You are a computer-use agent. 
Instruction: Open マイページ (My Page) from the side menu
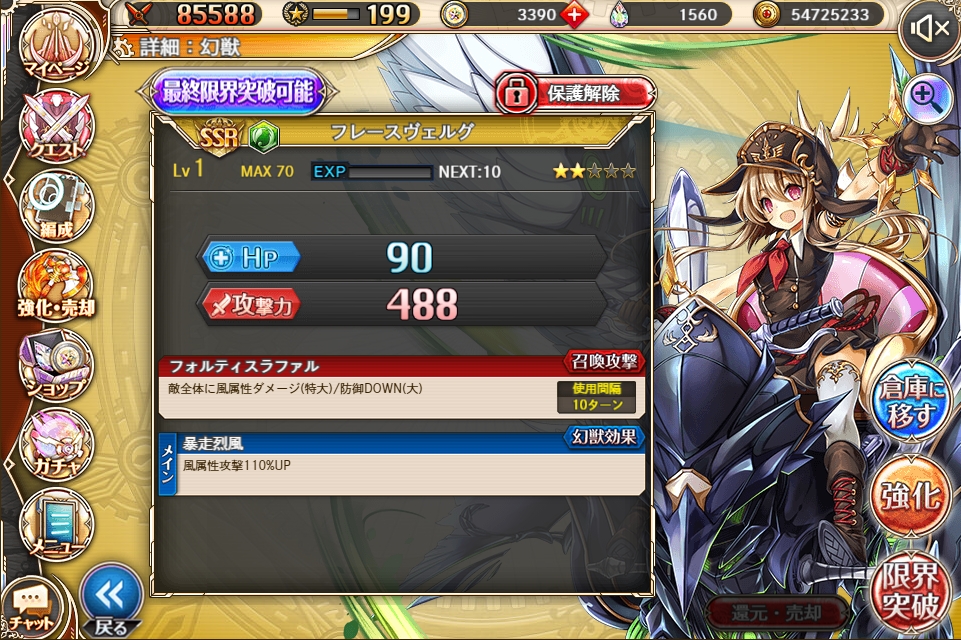[55, 47]
